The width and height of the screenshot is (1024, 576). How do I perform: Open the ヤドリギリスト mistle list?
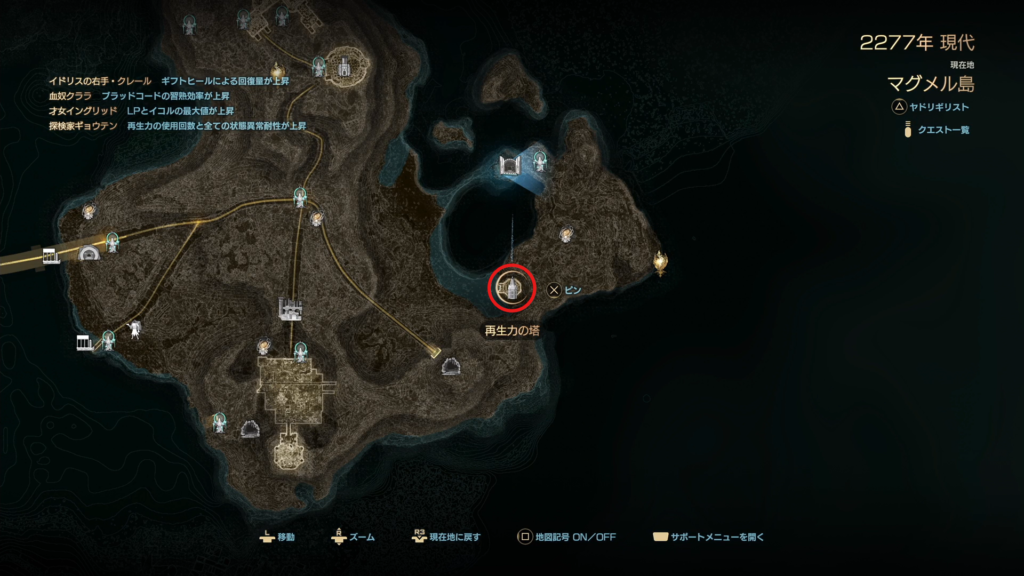pos(934,106)
